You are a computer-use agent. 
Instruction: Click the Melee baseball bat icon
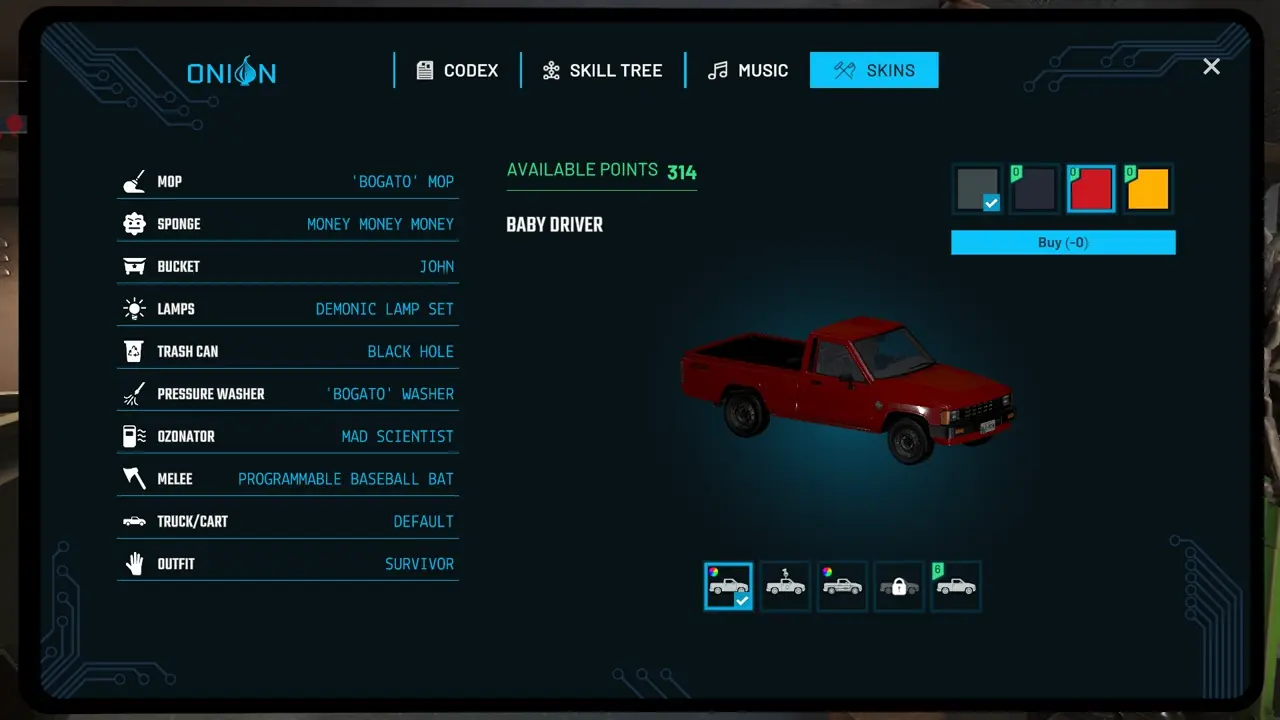134,478
